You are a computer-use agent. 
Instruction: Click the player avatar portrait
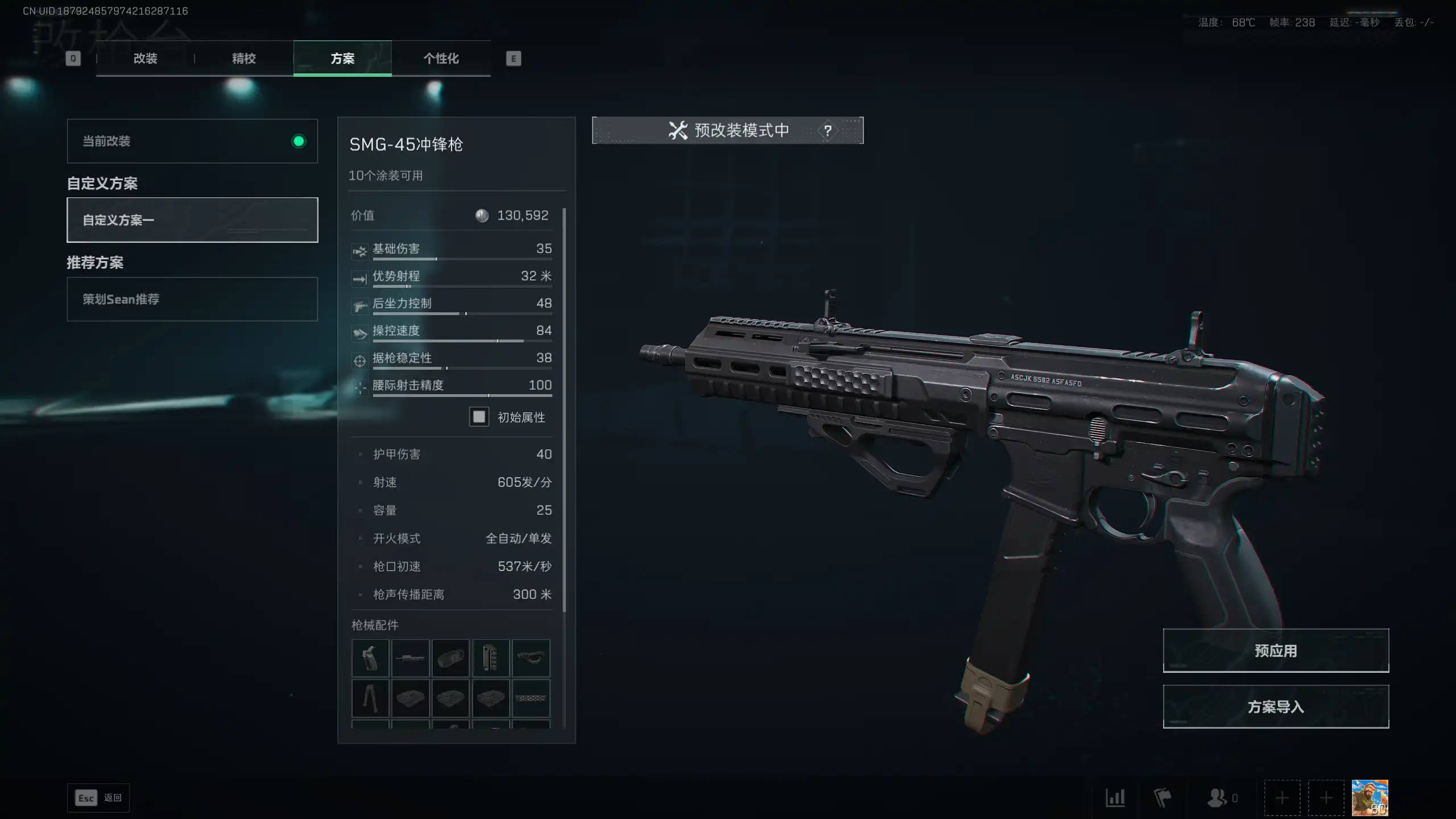[x=1370, y=798]
